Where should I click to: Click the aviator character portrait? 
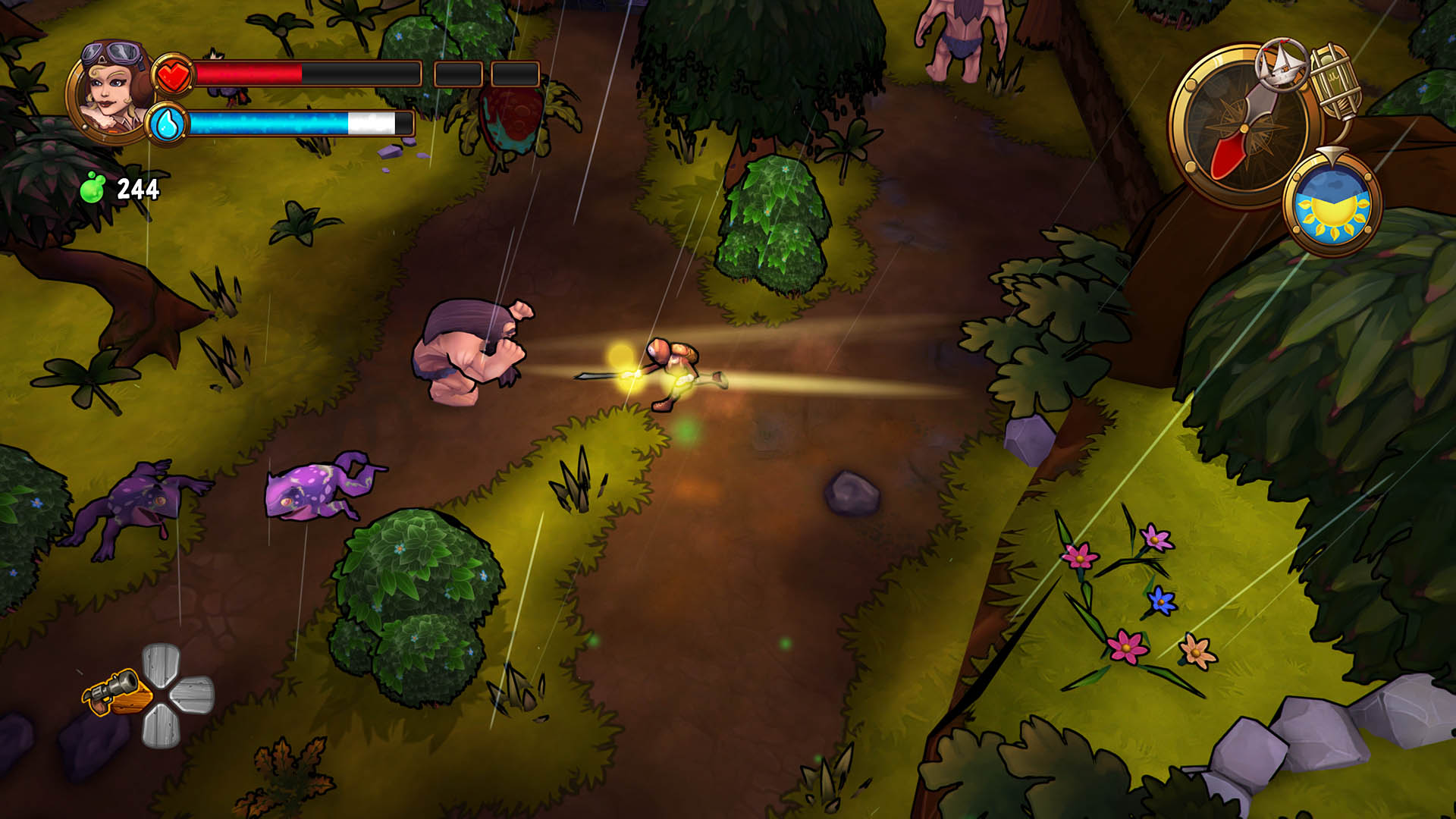coord(114,89)
